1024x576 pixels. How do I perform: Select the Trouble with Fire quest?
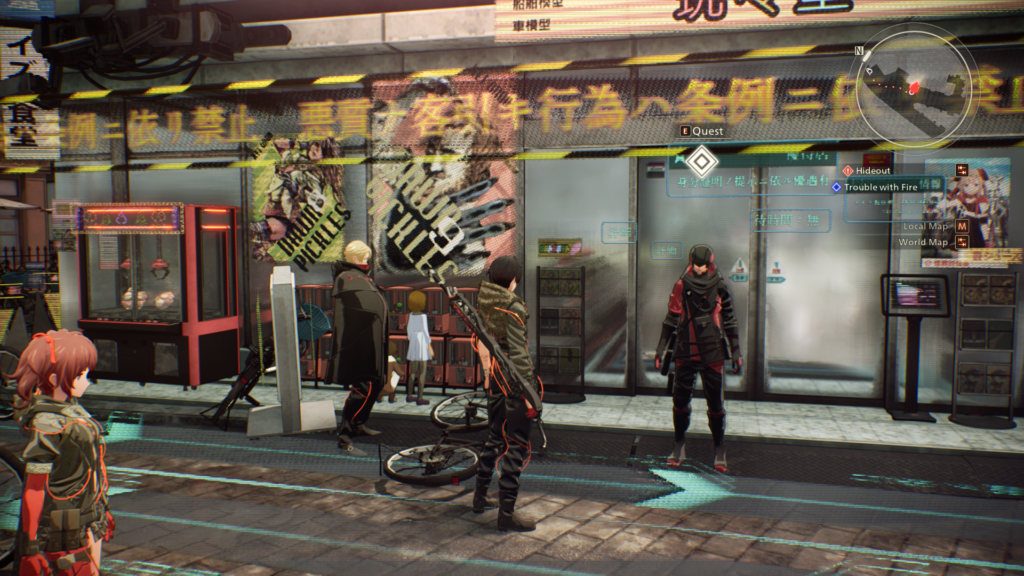880,186
